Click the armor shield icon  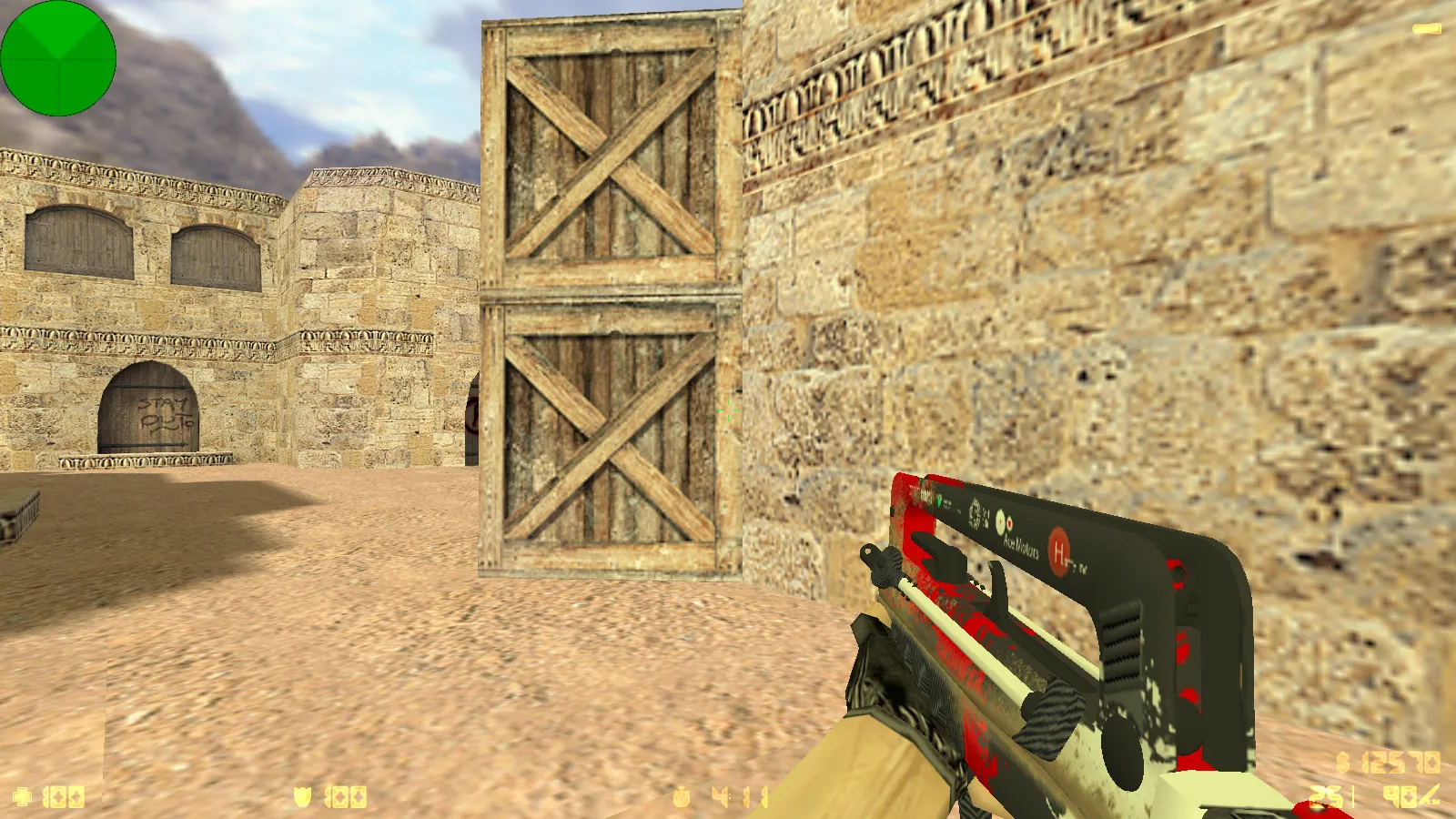[x=302, y=795]
